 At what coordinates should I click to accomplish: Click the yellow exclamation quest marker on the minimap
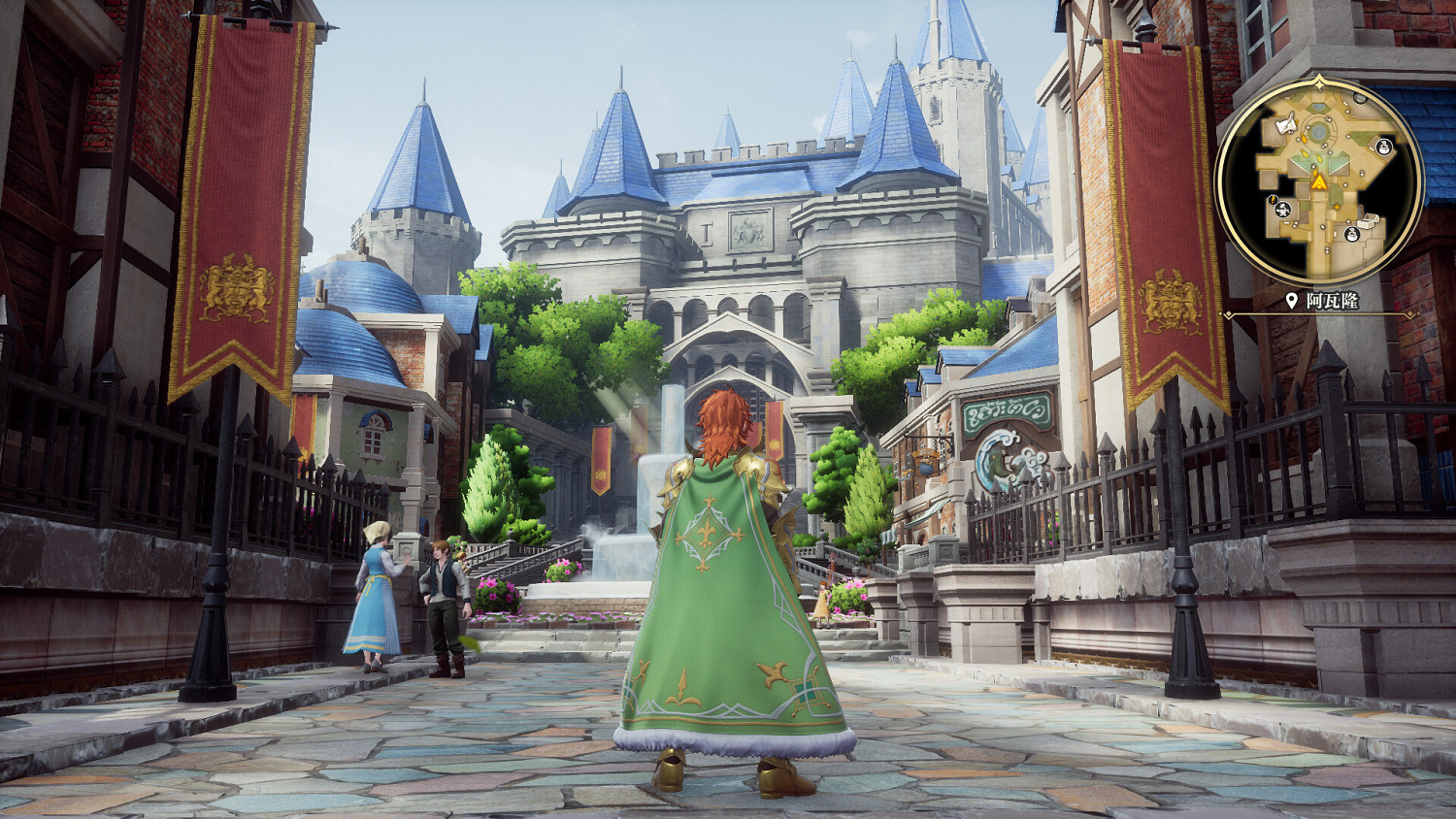[x=1273, y=200]
